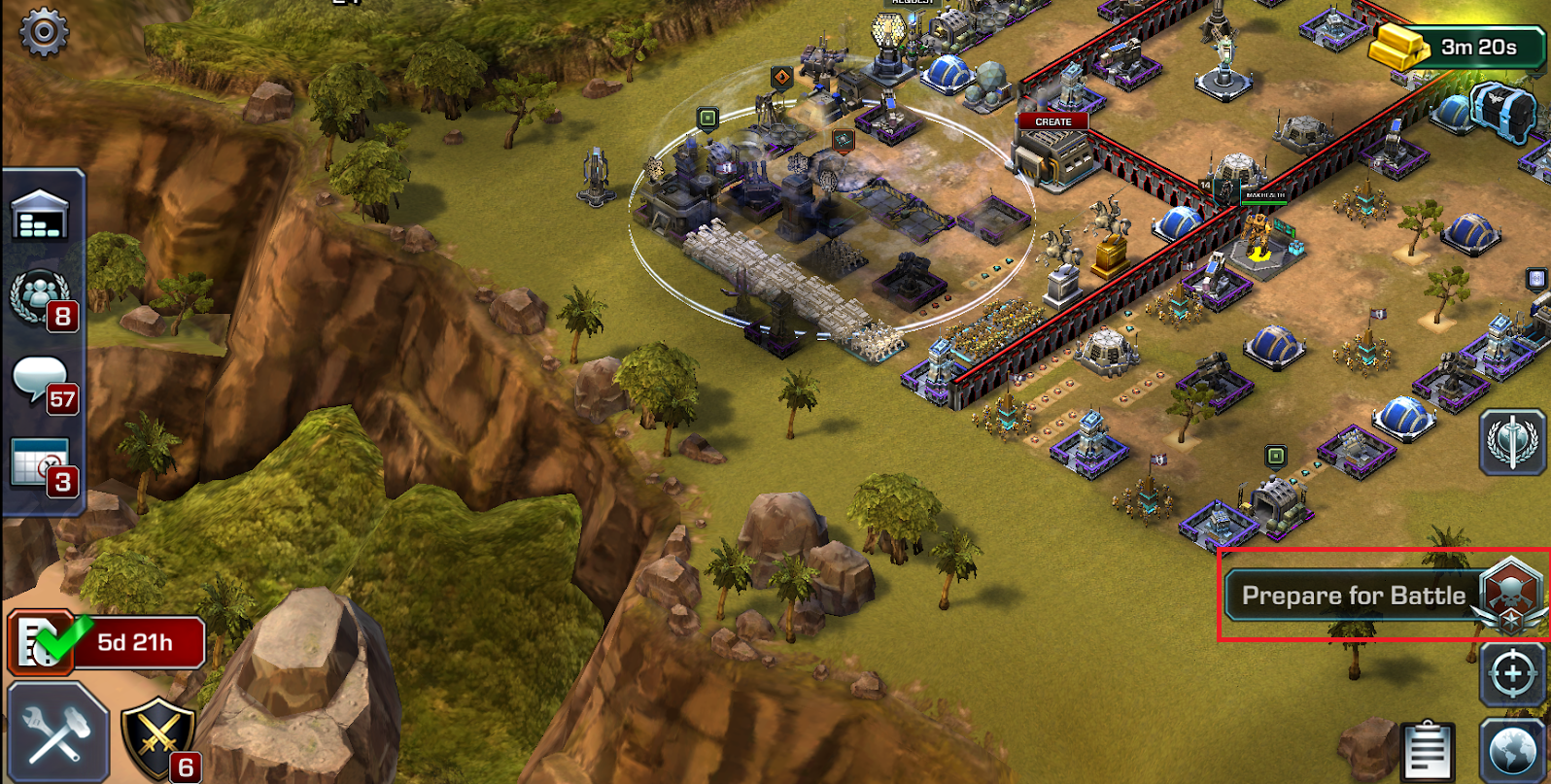
Task: Open the sword and laurel shield button
Action: pyautogui.click(x=1512, y=441)
